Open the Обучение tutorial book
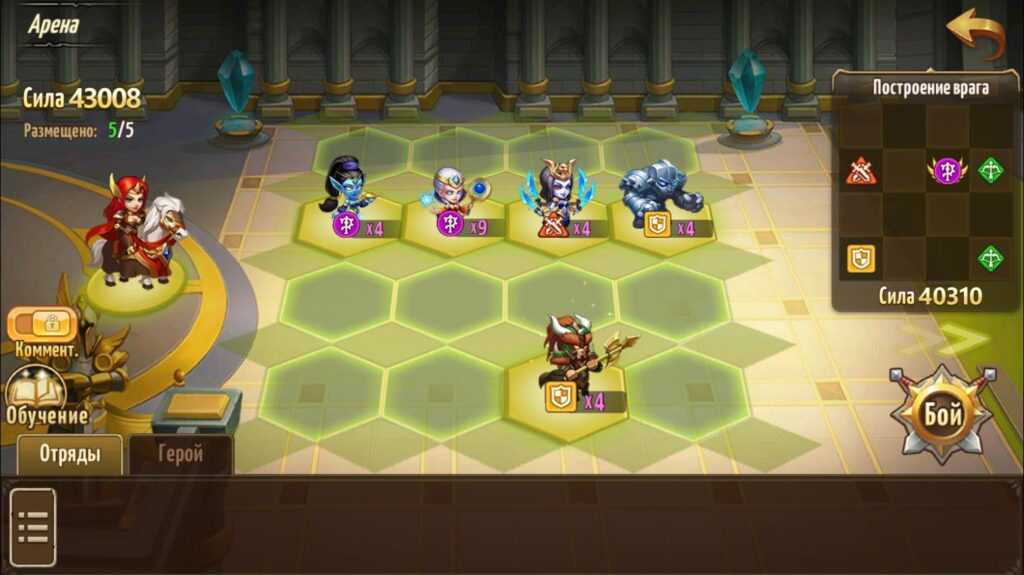This screenshot has width=1024, height=575. (x=36, y=392)
